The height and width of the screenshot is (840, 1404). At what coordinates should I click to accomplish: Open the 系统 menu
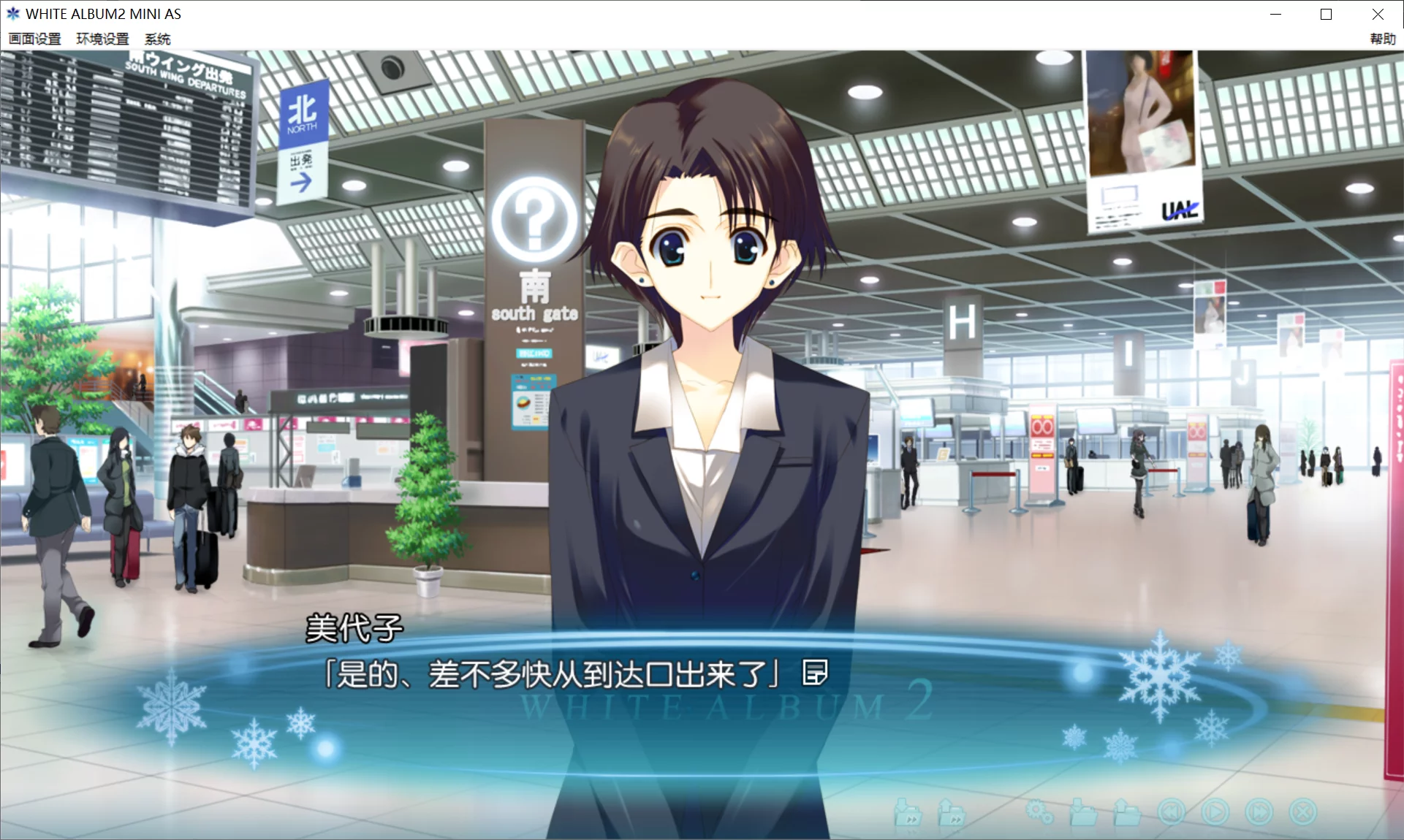157,39
